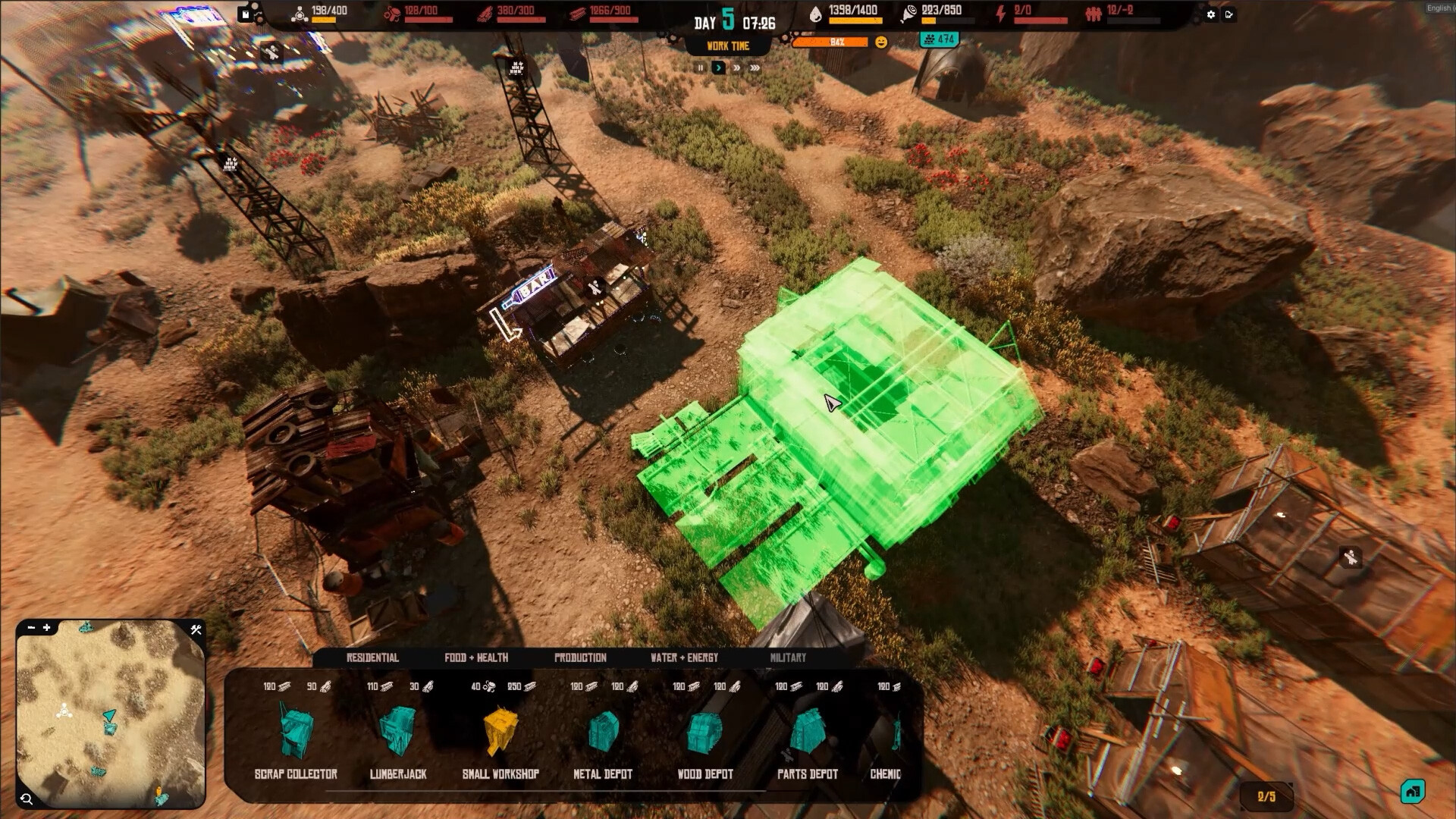Zoom the minimap with the plus button

coord(48,629)
